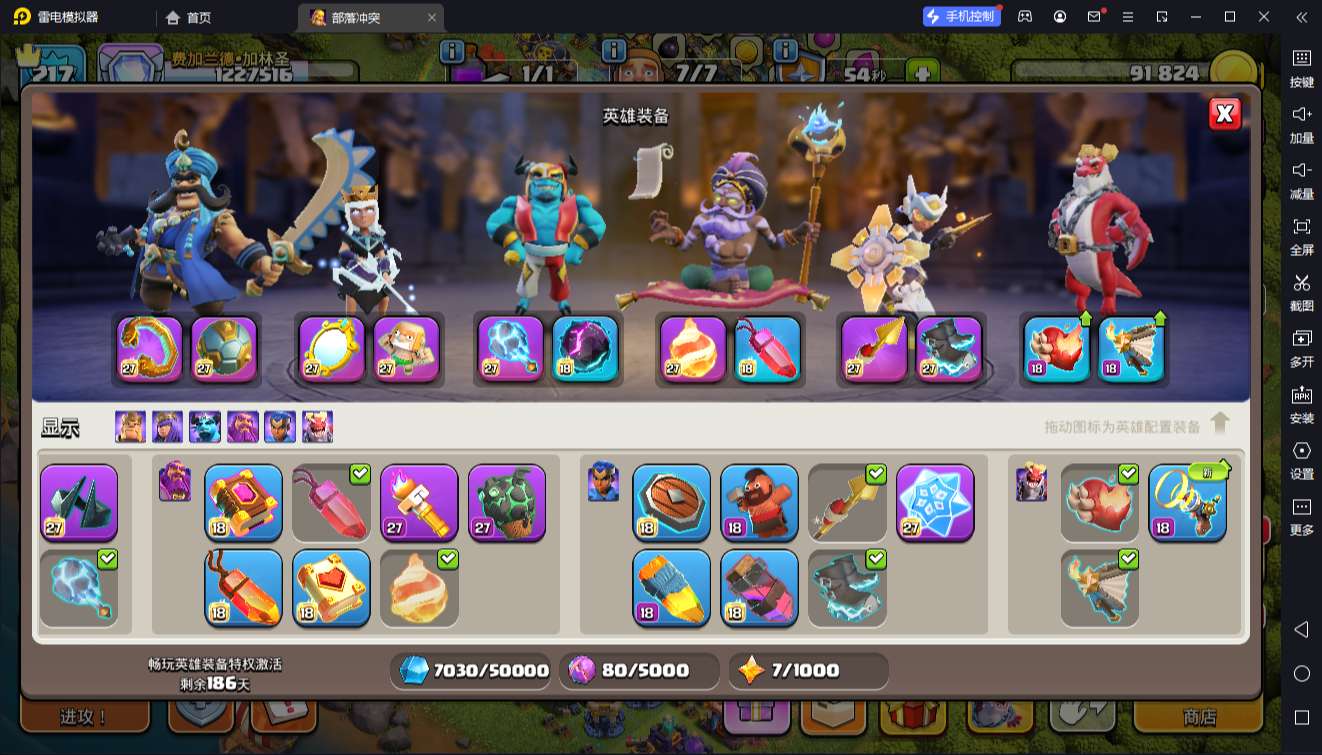Filter equipment by Archer Queen portrait
1322x755 pixels.
point(167,427)
